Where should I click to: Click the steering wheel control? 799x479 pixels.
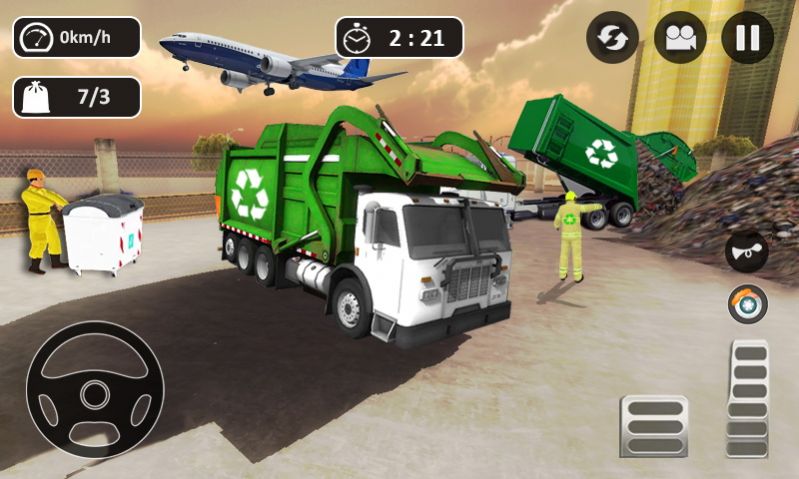94,389
